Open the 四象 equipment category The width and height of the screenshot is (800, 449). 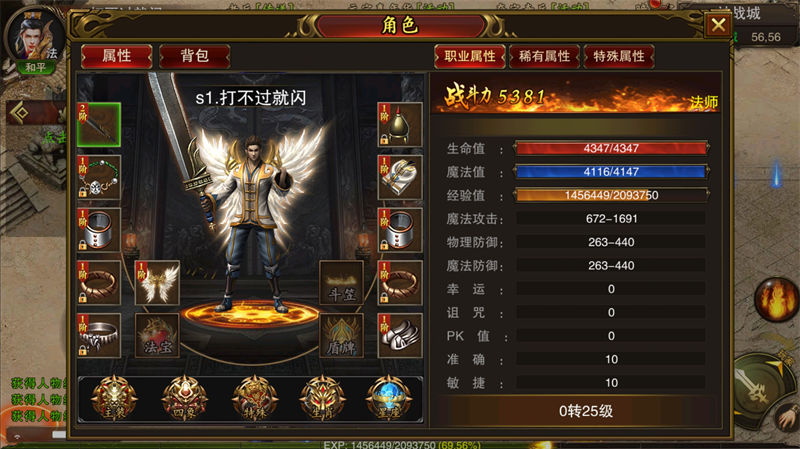tap(183, 395)
